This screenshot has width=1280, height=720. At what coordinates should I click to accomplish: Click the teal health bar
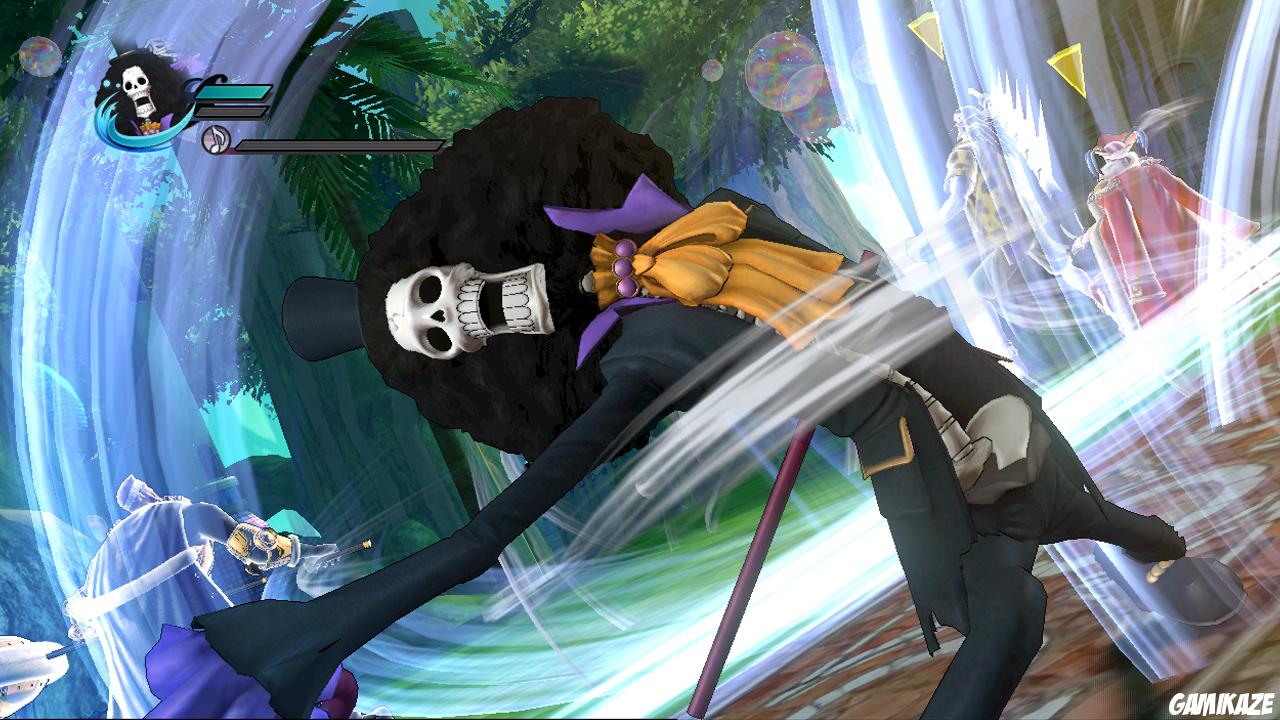point(235,93)
